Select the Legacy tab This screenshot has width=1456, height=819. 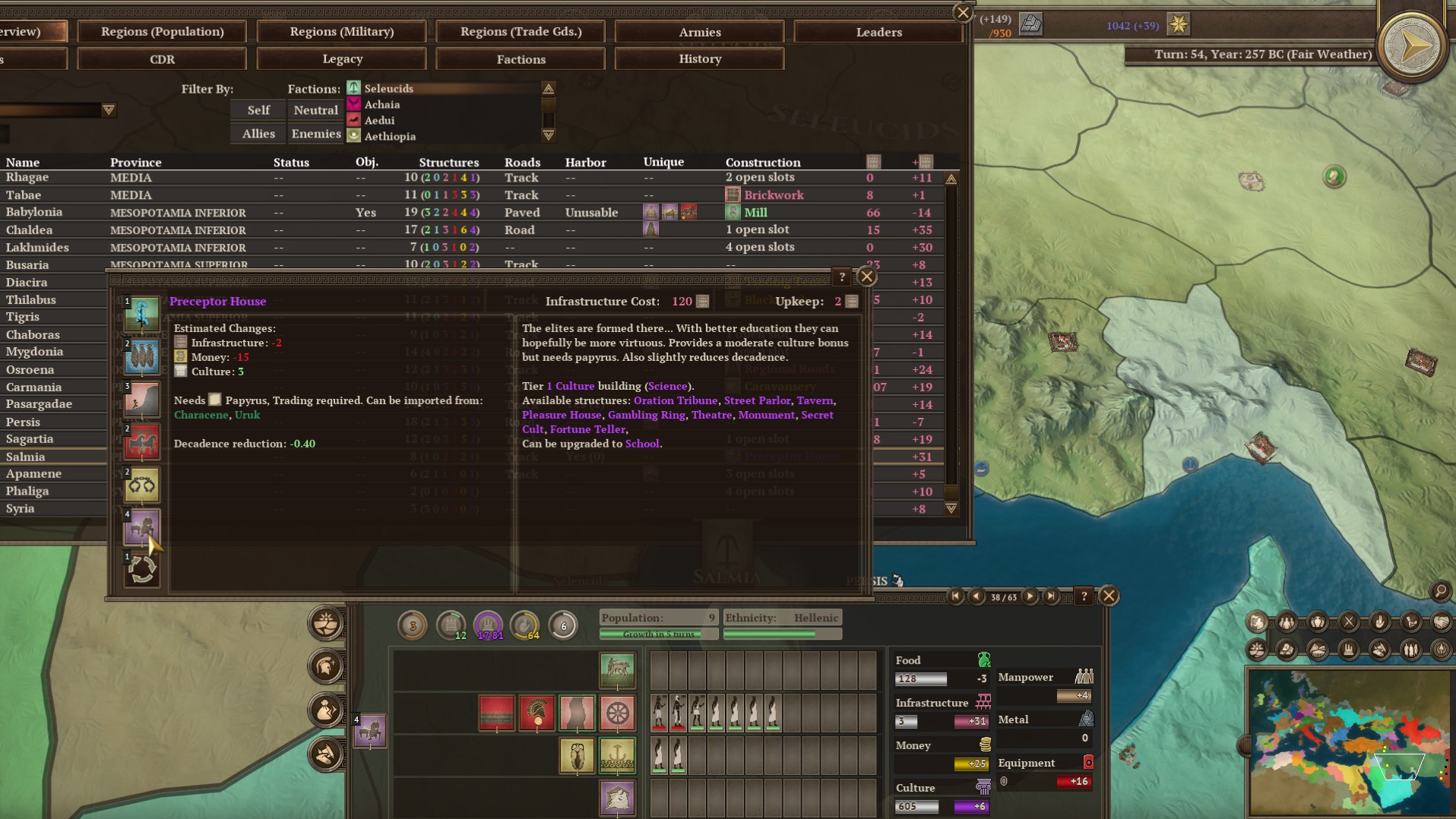point(342,59)
